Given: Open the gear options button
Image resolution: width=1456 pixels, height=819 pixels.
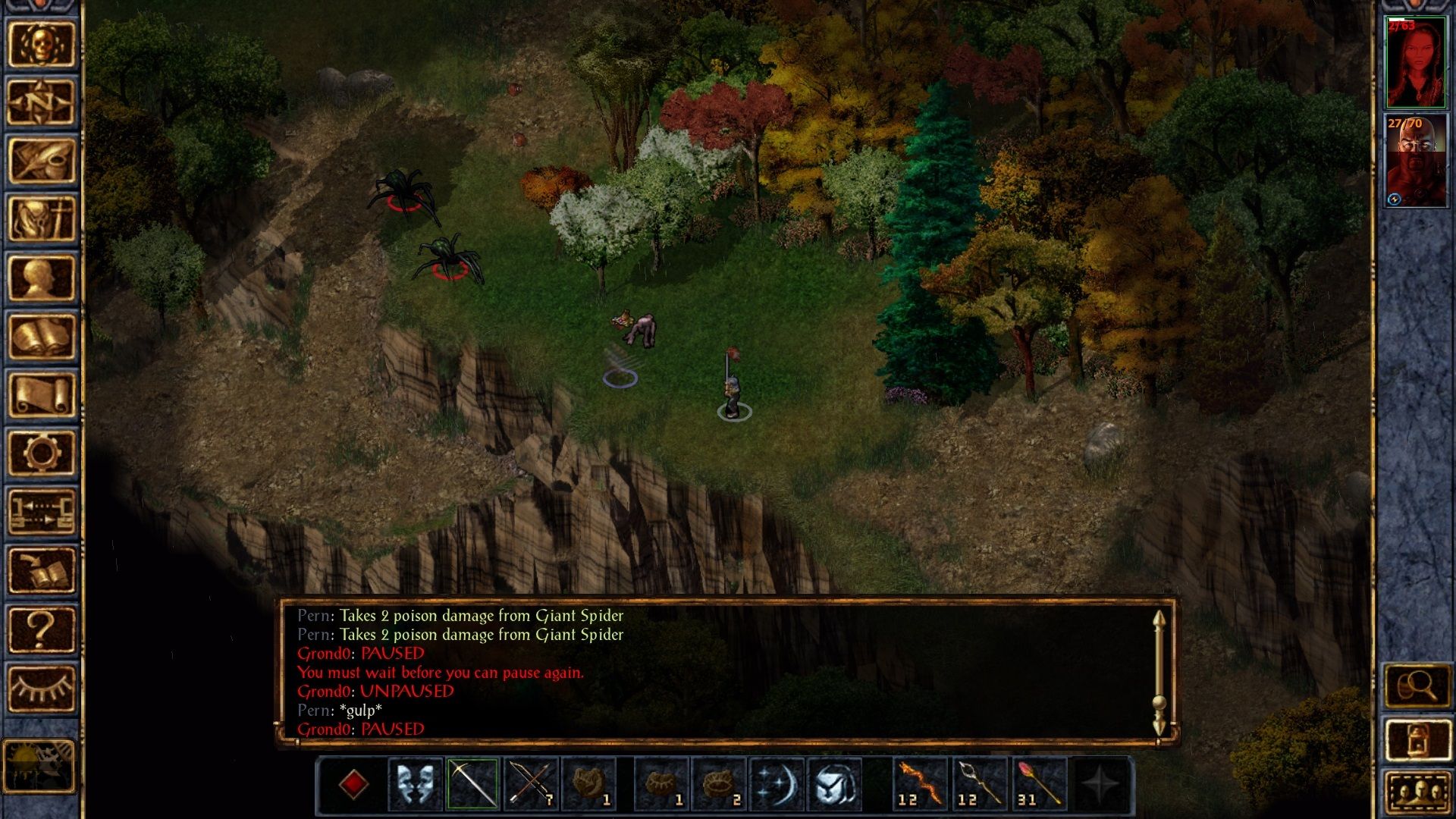Looking at the screenshot, I should 42,453.
